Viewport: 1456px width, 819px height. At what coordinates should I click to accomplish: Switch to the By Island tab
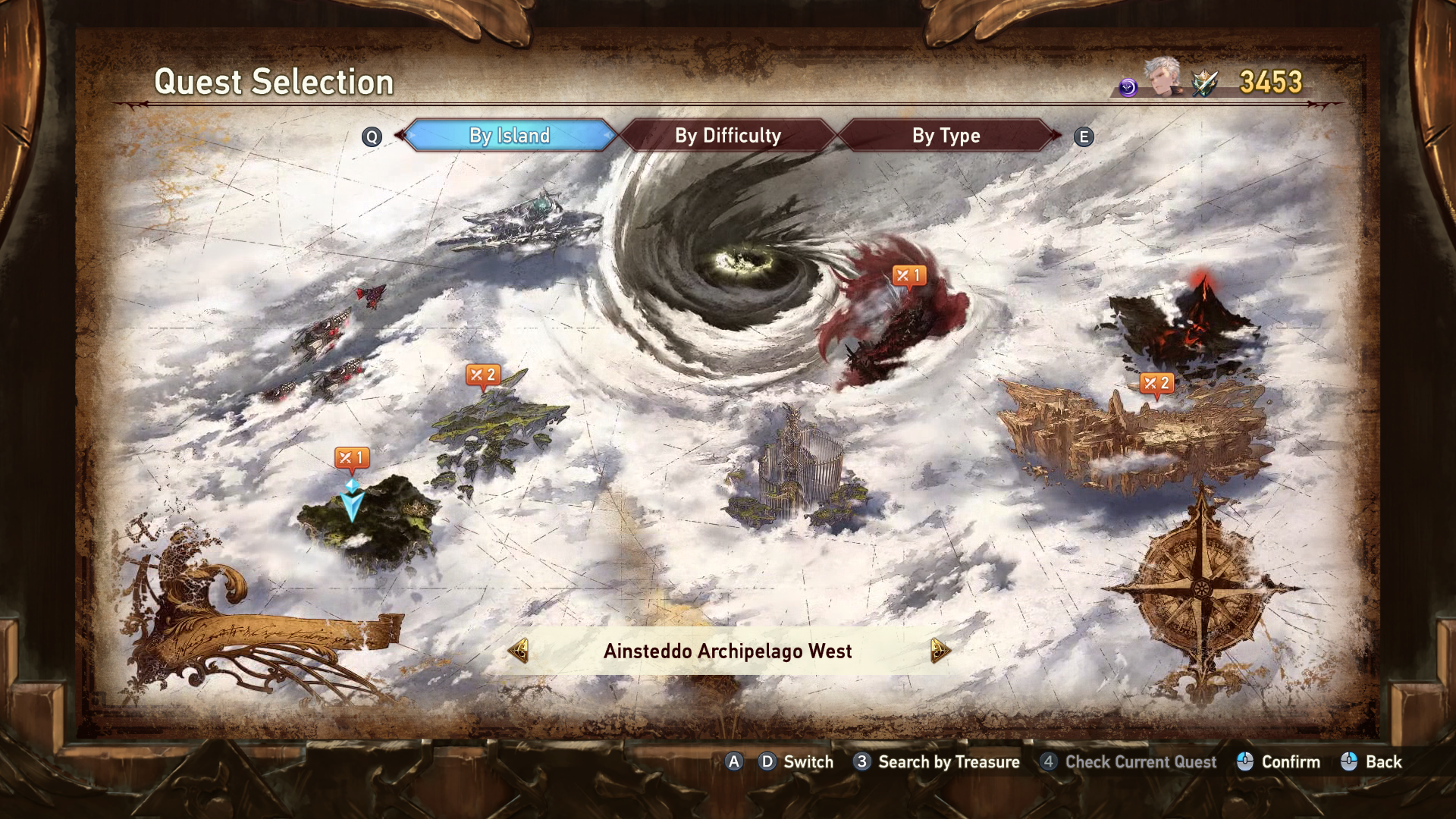pos(509,136)
